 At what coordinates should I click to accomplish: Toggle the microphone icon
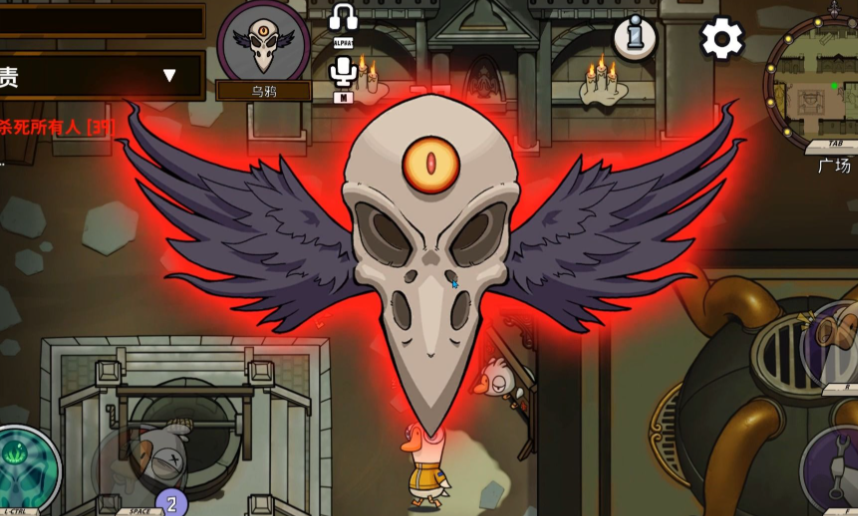(344, 71)
